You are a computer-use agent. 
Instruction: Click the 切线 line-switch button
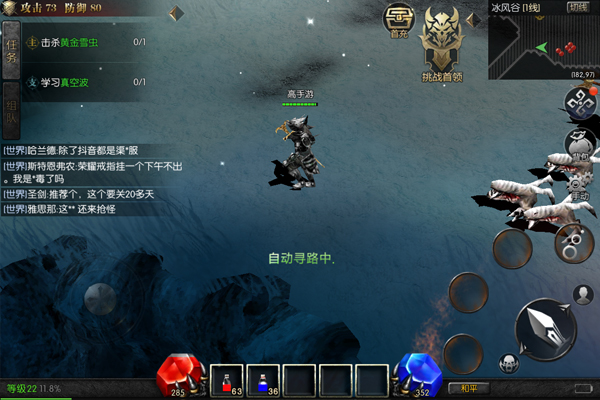tap(578, 7)
